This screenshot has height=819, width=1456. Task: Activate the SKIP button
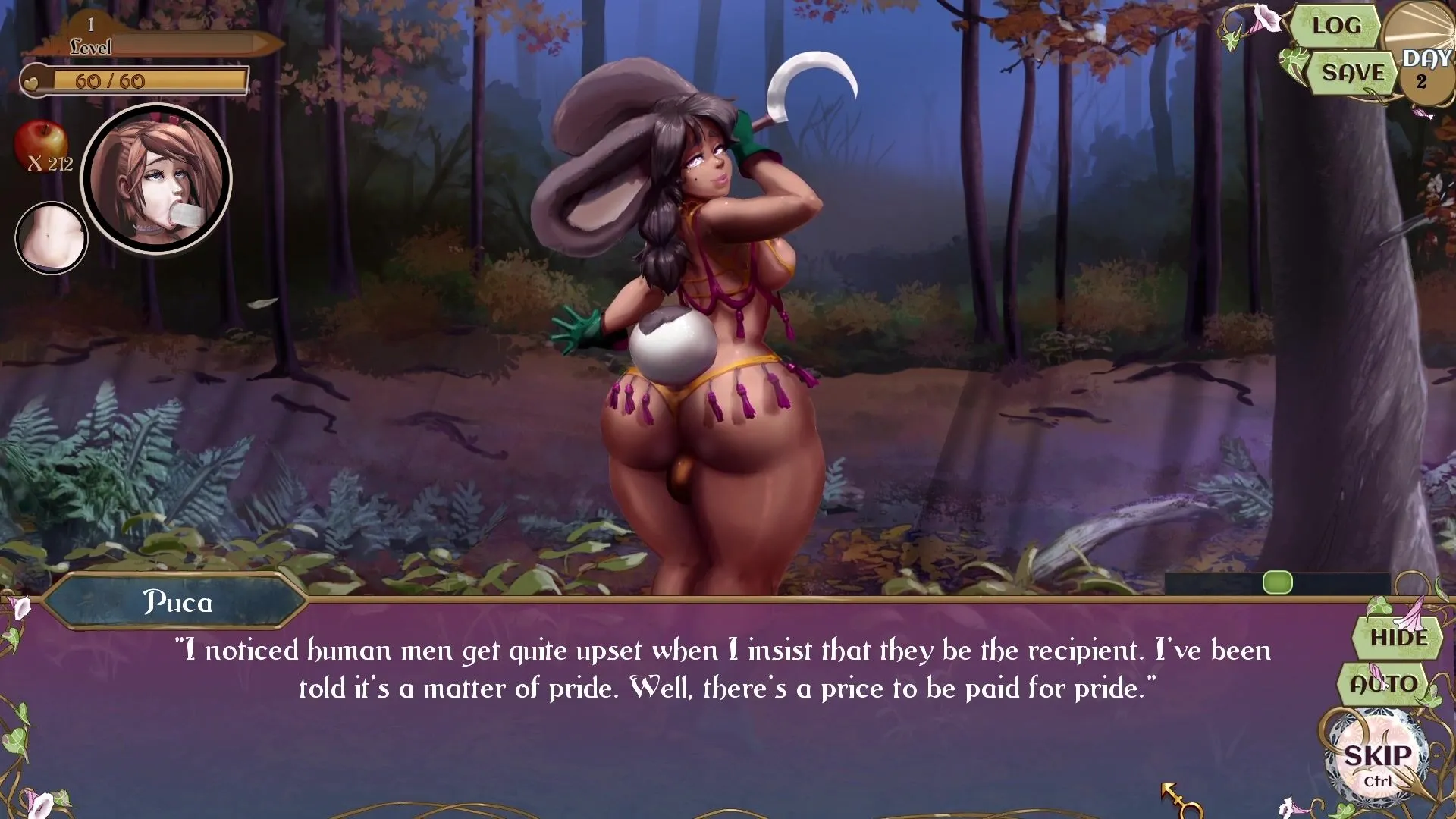[1377, 759]
